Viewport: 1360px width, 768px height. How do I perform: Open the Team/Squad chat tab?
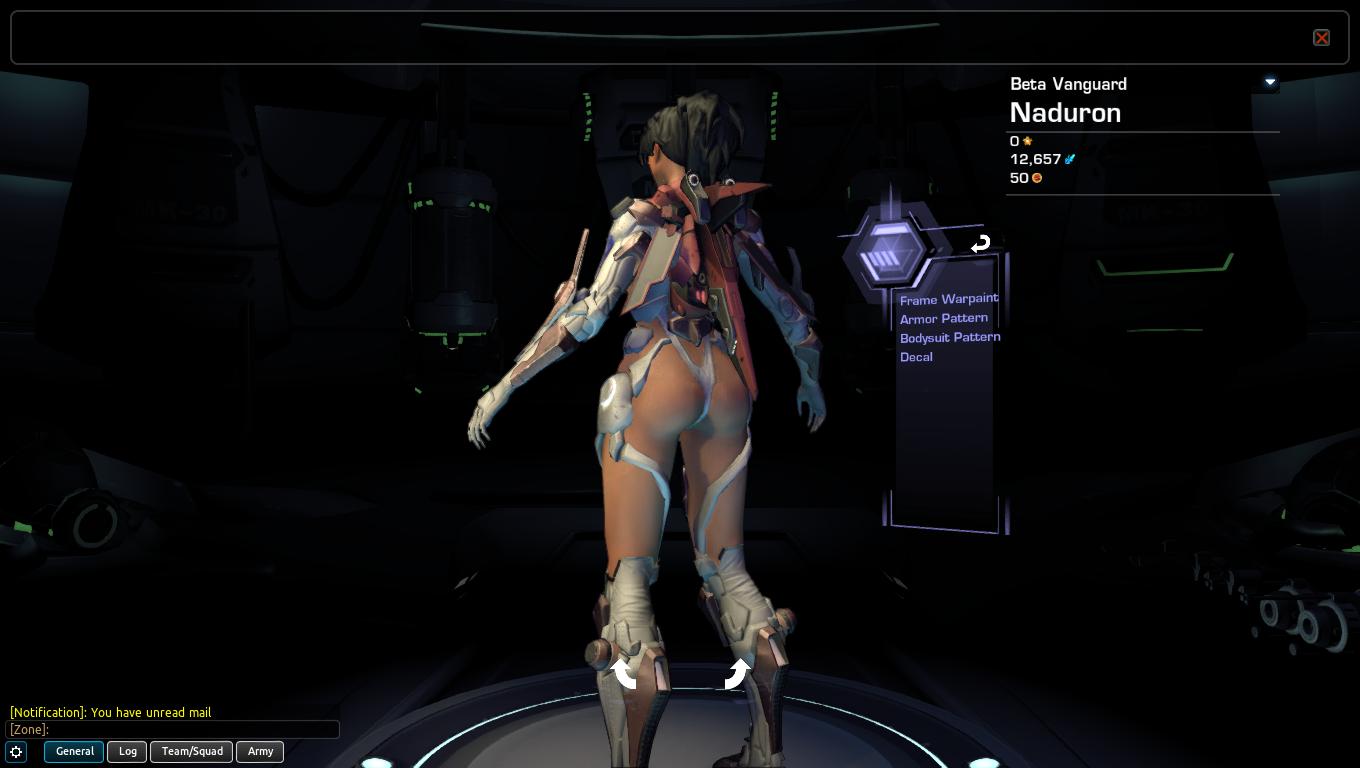192,751
